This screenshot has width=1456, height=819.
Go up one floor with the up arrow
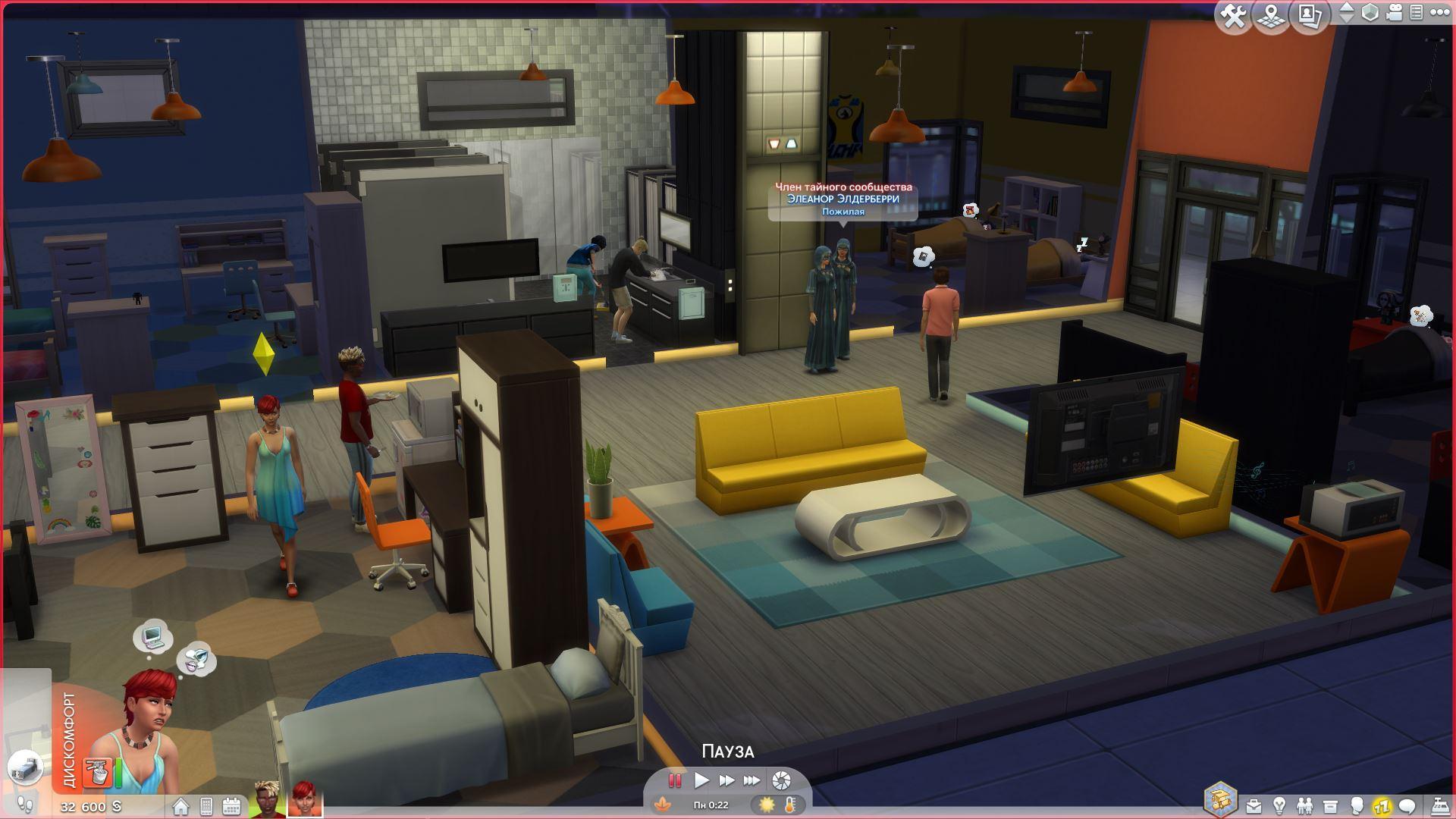point(1346,8)
